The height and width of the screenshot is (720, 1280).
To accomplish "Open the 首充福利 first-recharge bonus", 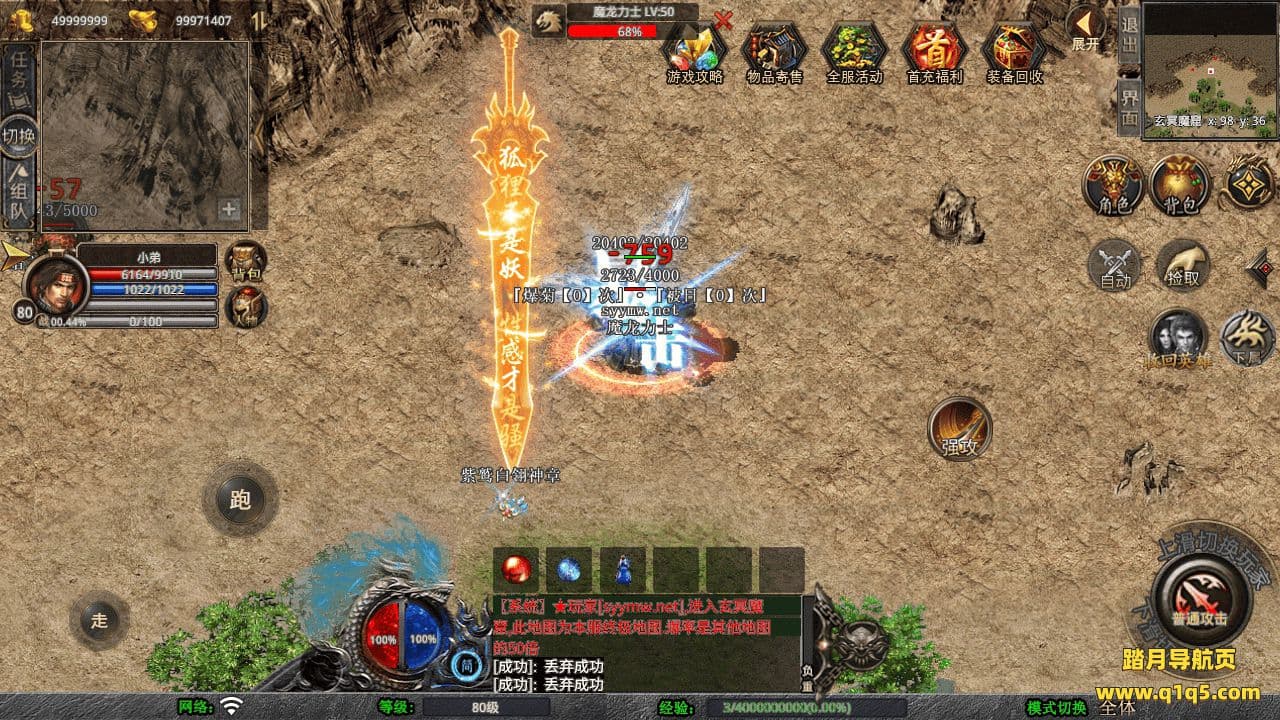I will click(x=934, y=50).
